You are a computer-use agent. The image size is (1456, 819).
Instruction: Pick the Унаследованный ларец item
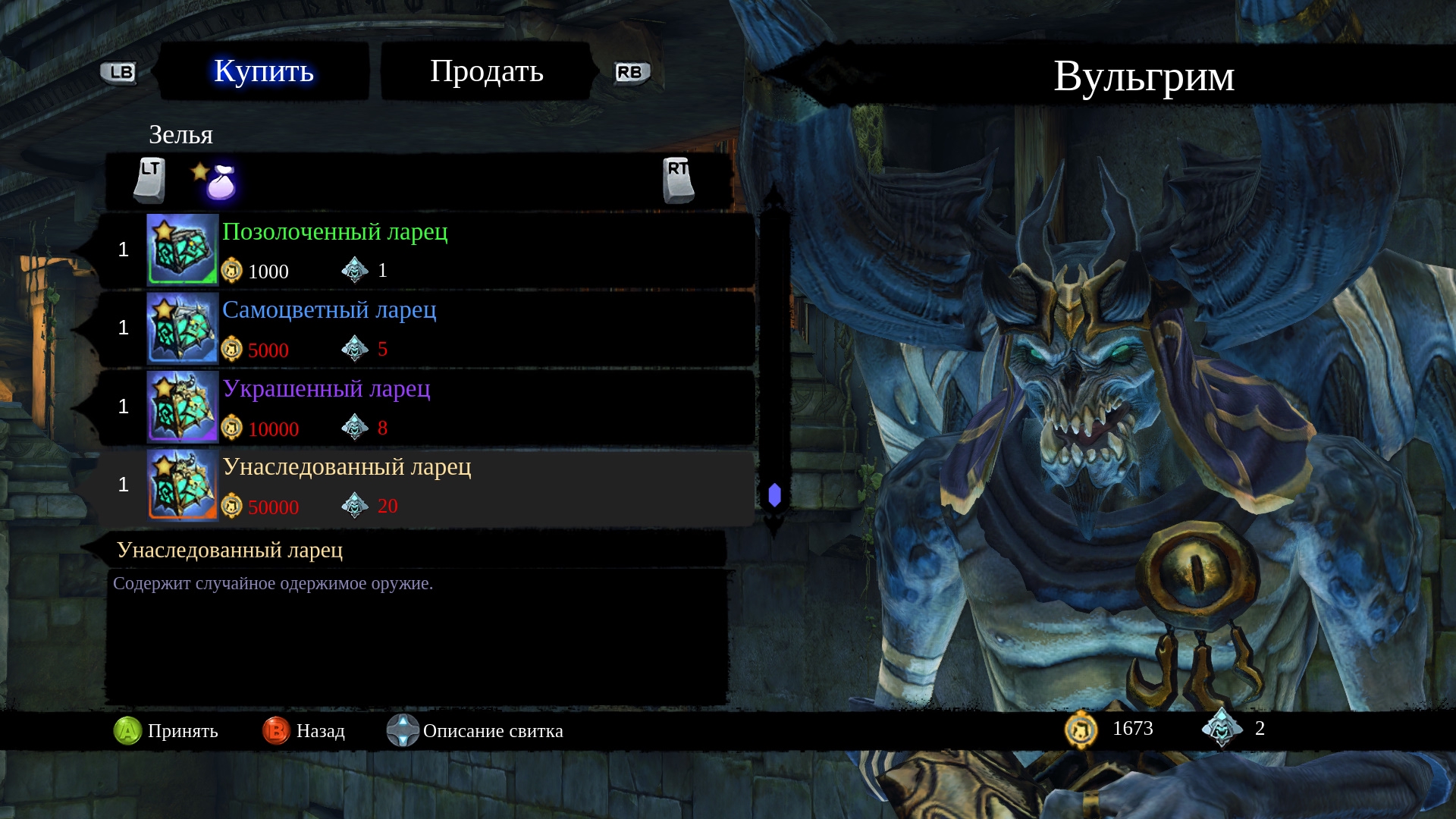[425, 486]
